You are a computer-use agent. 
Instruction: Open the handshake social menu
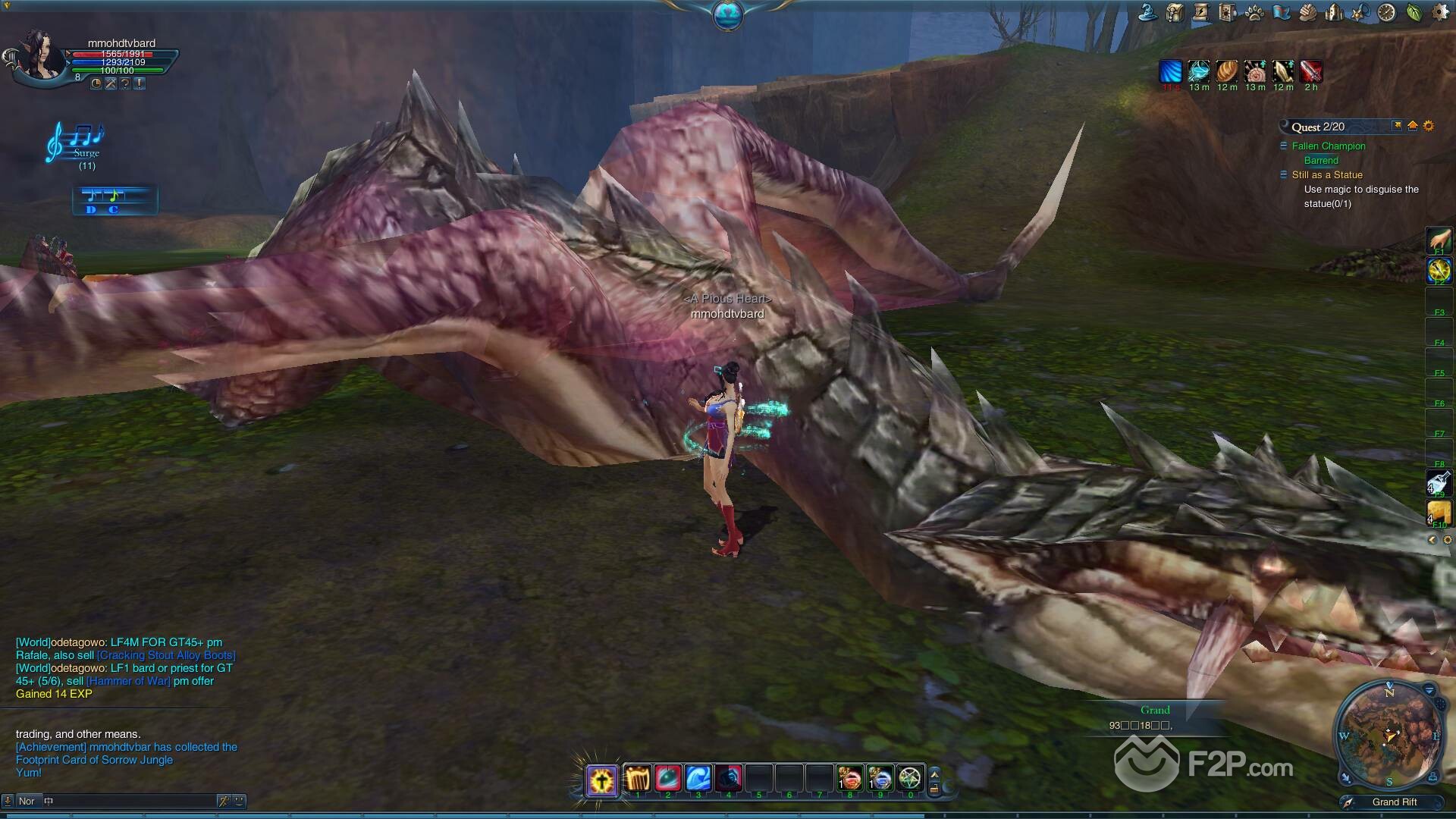click(x=1307, y=13)
